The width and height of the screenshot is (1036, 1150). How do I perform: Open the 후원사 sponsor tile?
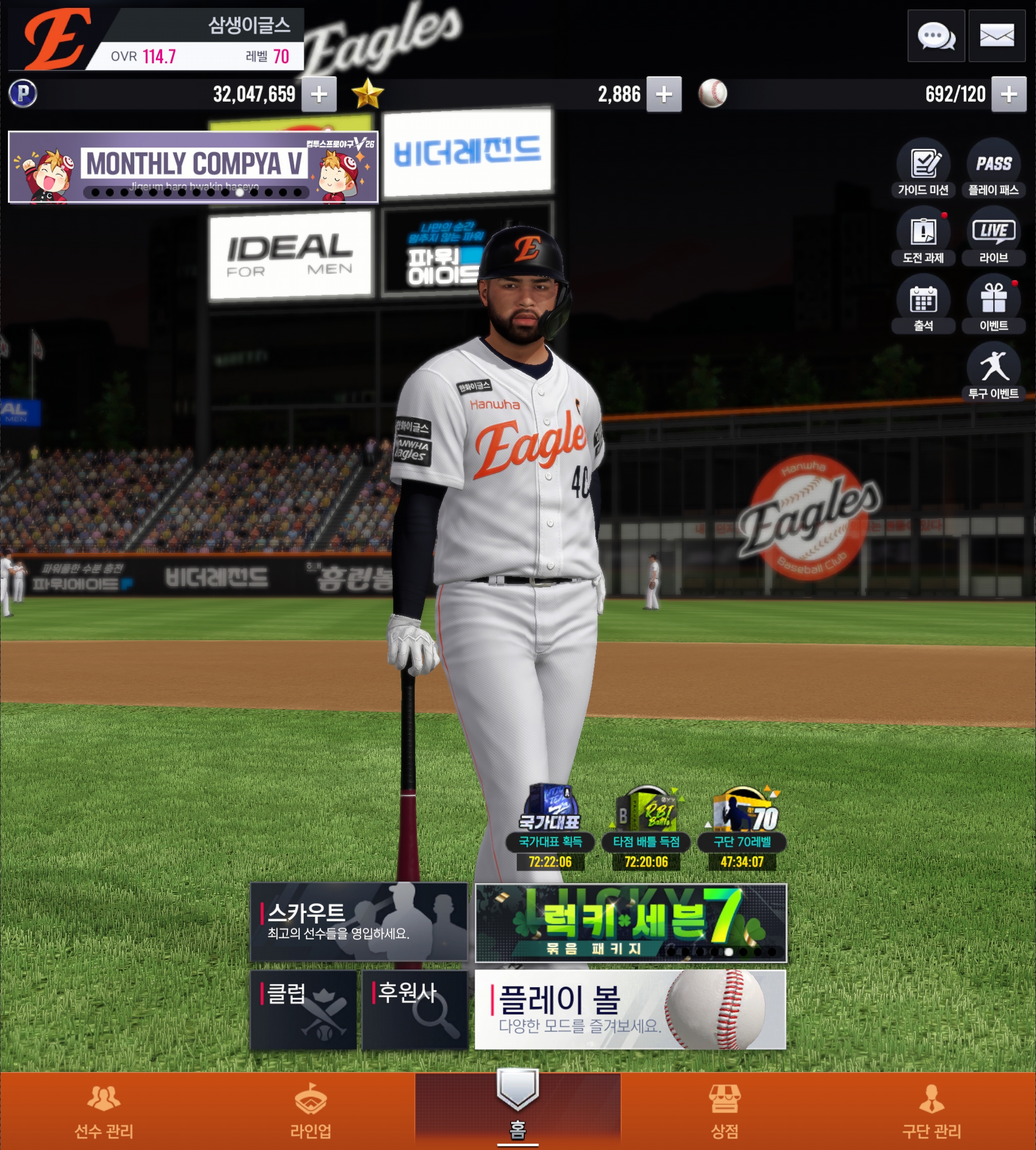[x=415, y=1010]
